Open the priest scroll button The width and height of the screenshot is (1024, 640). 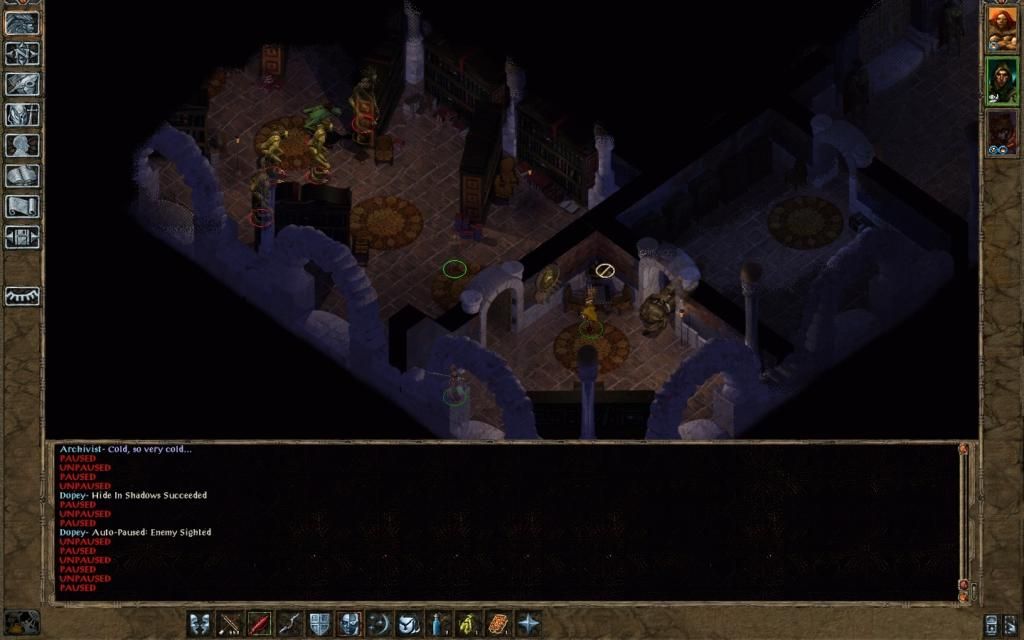click(22, 206)
